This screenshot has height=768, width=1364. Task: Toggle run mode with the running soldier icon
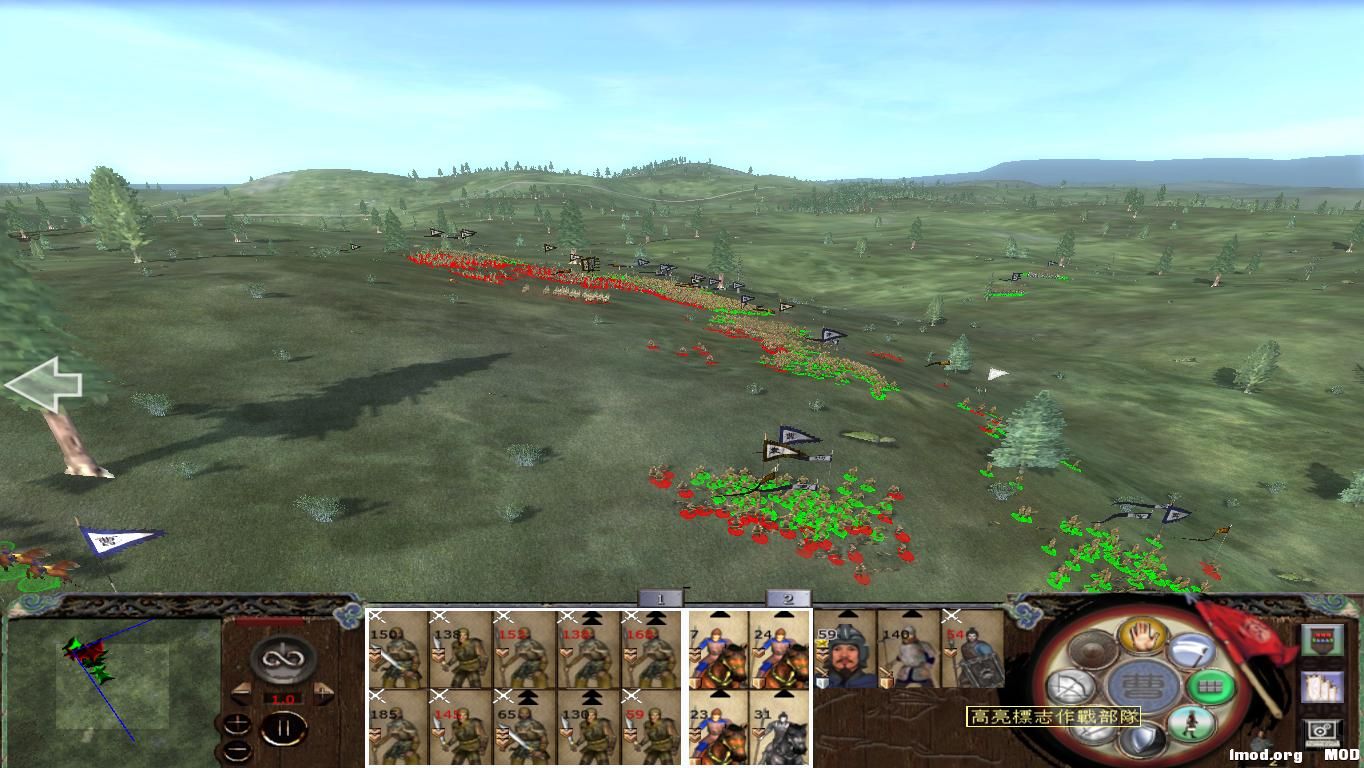click(1191, 722)
